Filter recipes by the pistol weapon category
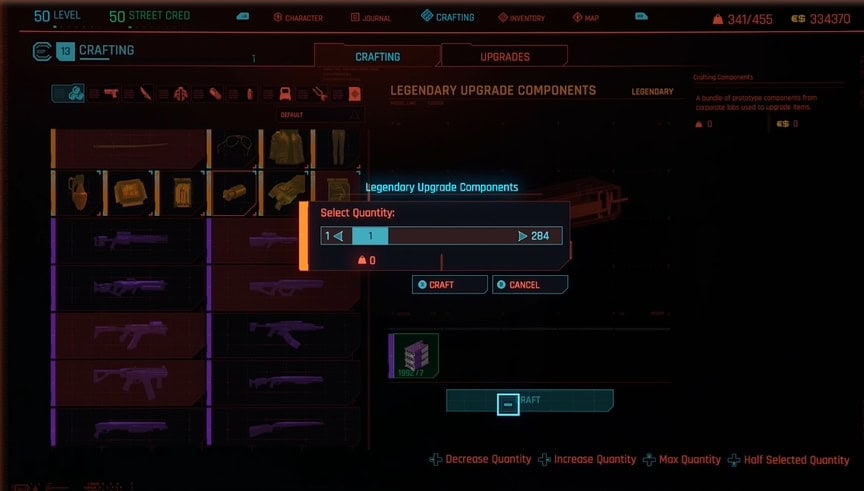Screen dimensions: 864x491 (111, 94)
